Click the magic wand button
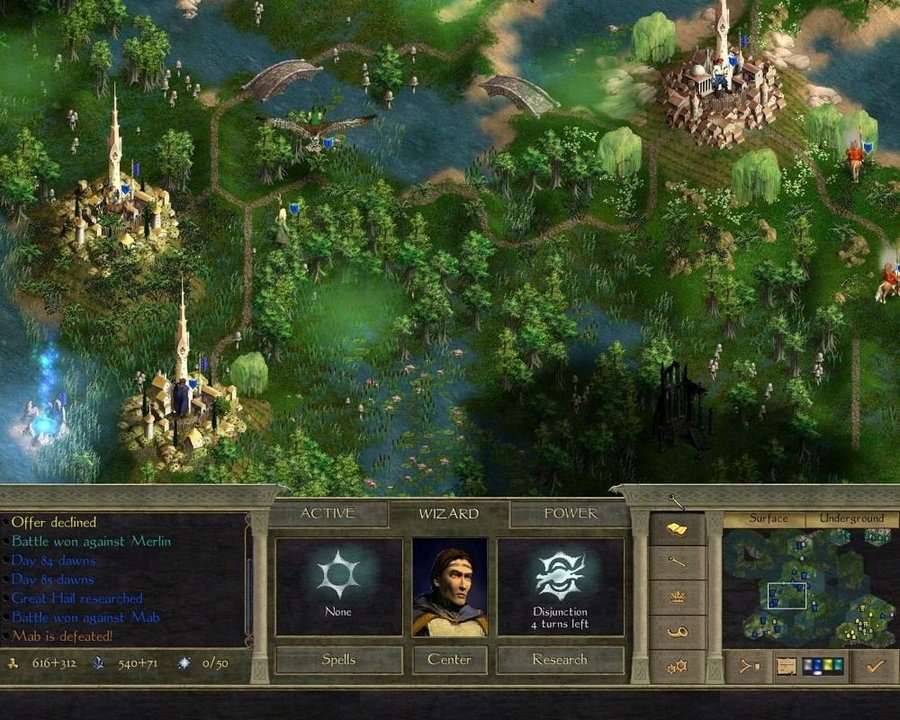The width and height of the screenshot is (900, 720). click(x=677, y=562)
